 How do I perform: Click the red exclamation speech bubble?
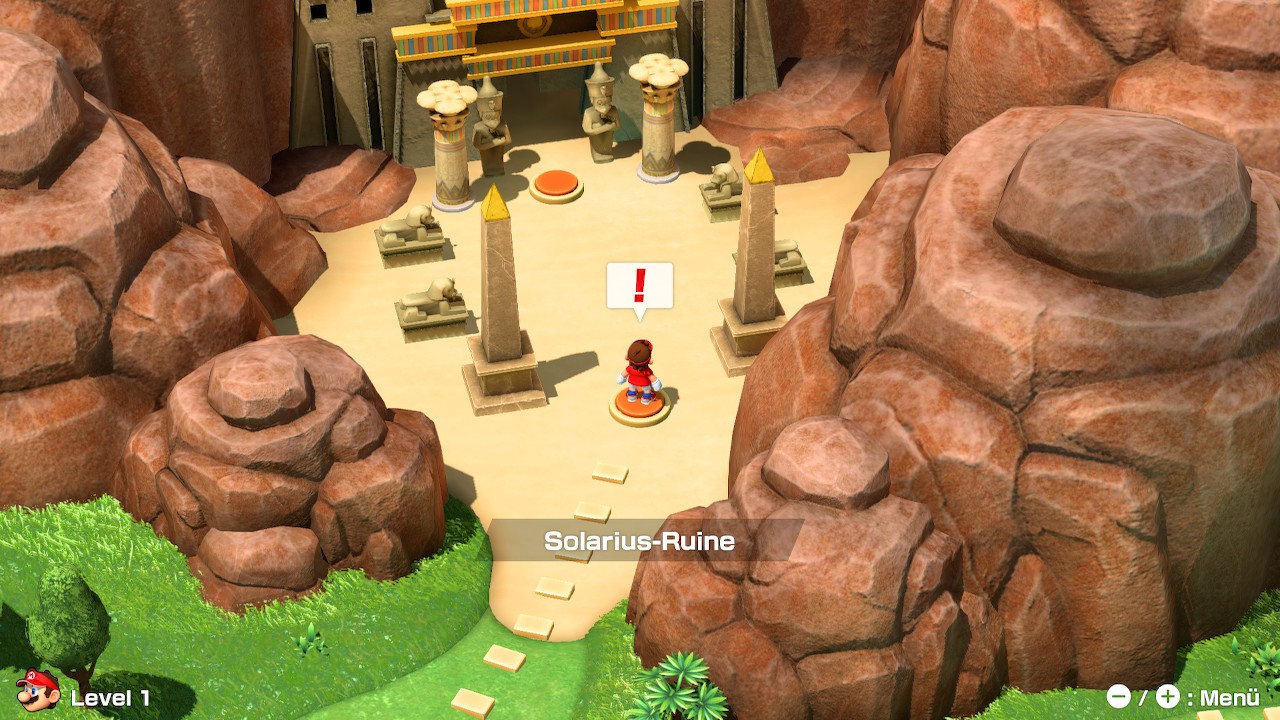640,287
